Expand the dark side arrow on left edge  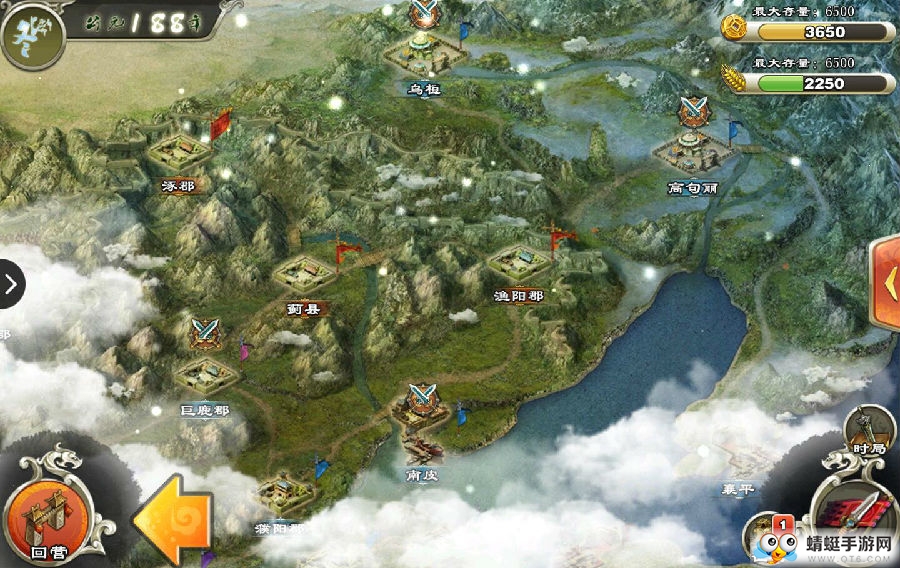[11, 285]
